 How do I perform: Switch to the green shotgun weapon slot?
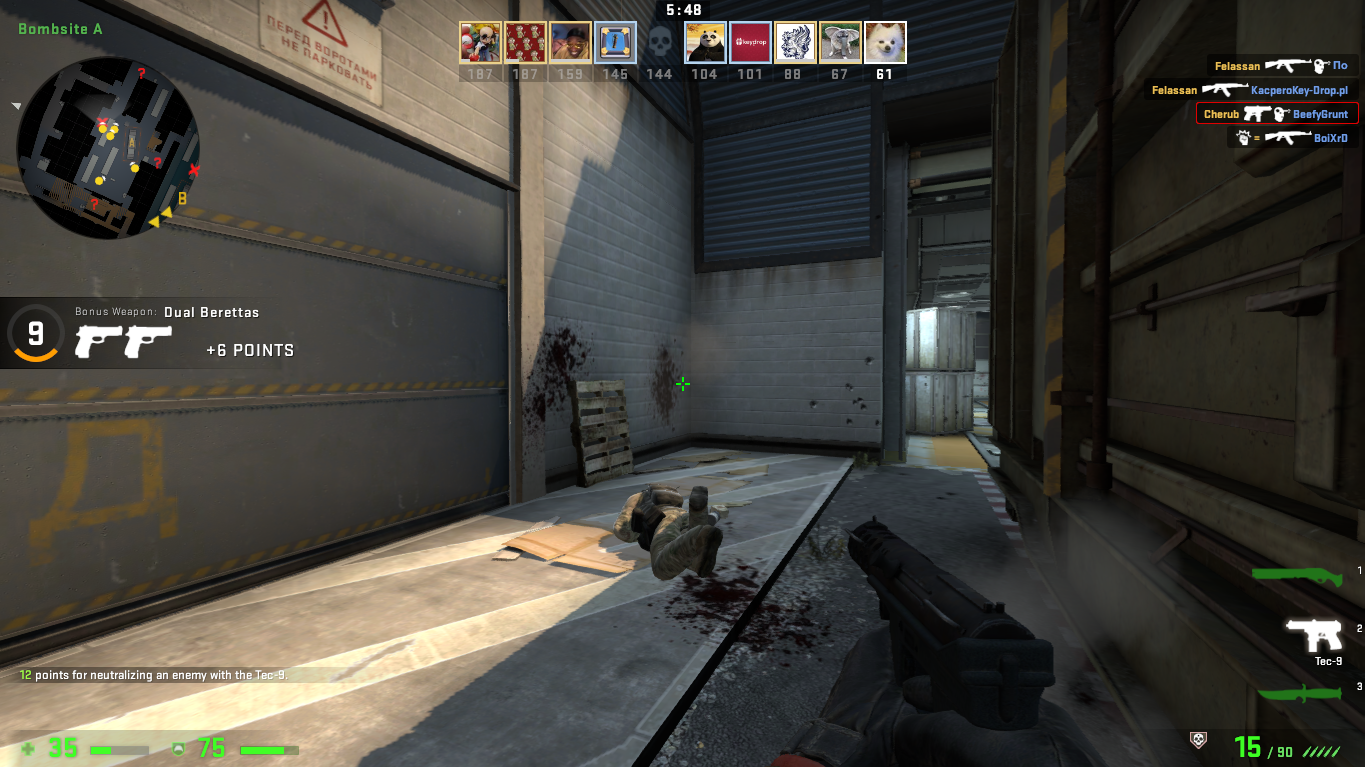coord(1299,573)
